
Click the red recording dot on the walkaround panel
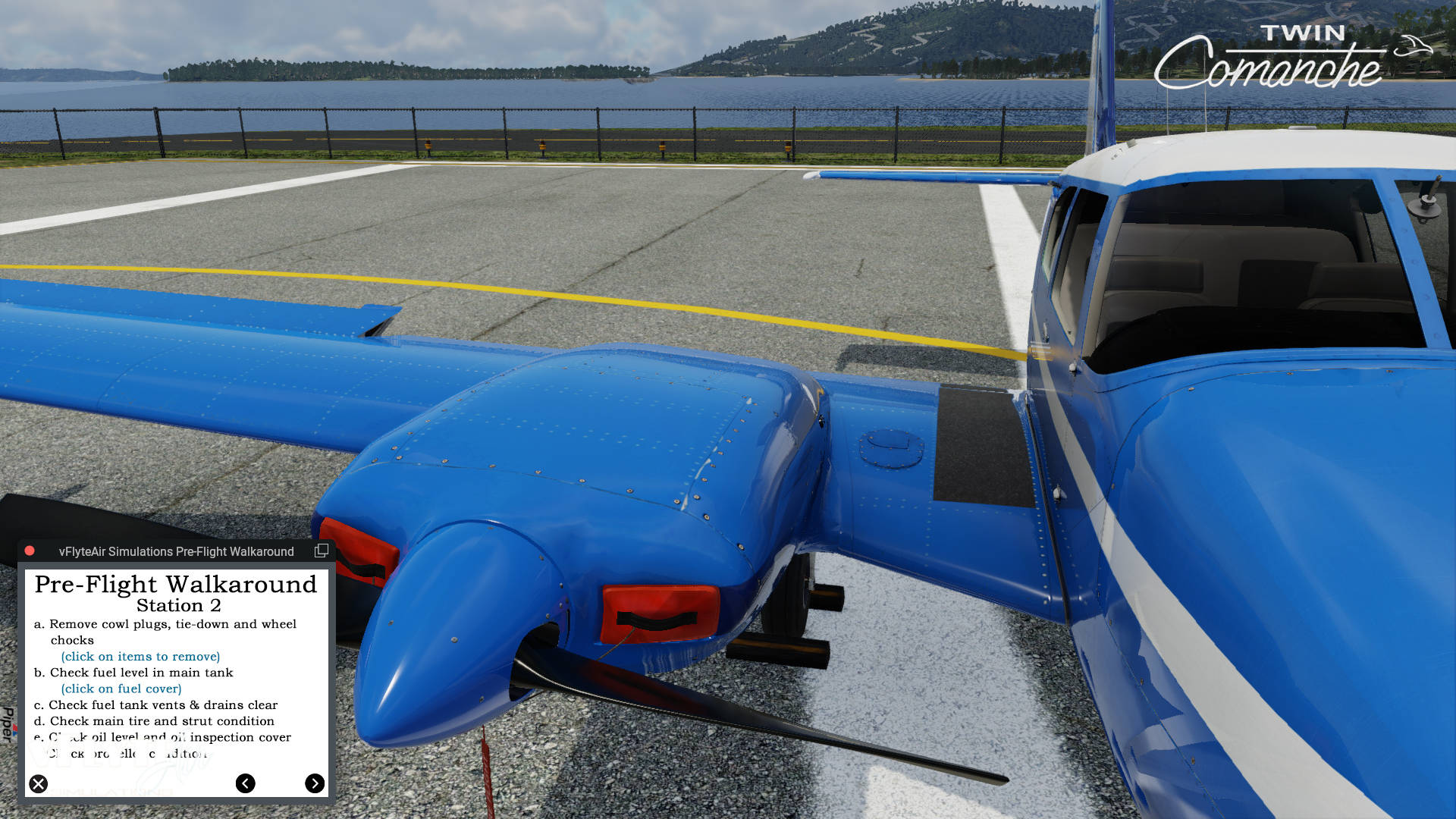point(30,551)
